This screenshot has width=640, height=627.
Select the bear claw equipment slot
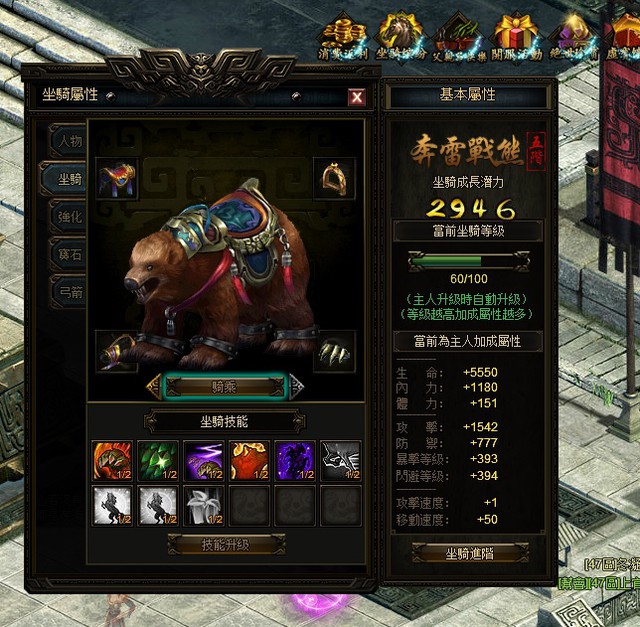(333, 352)
